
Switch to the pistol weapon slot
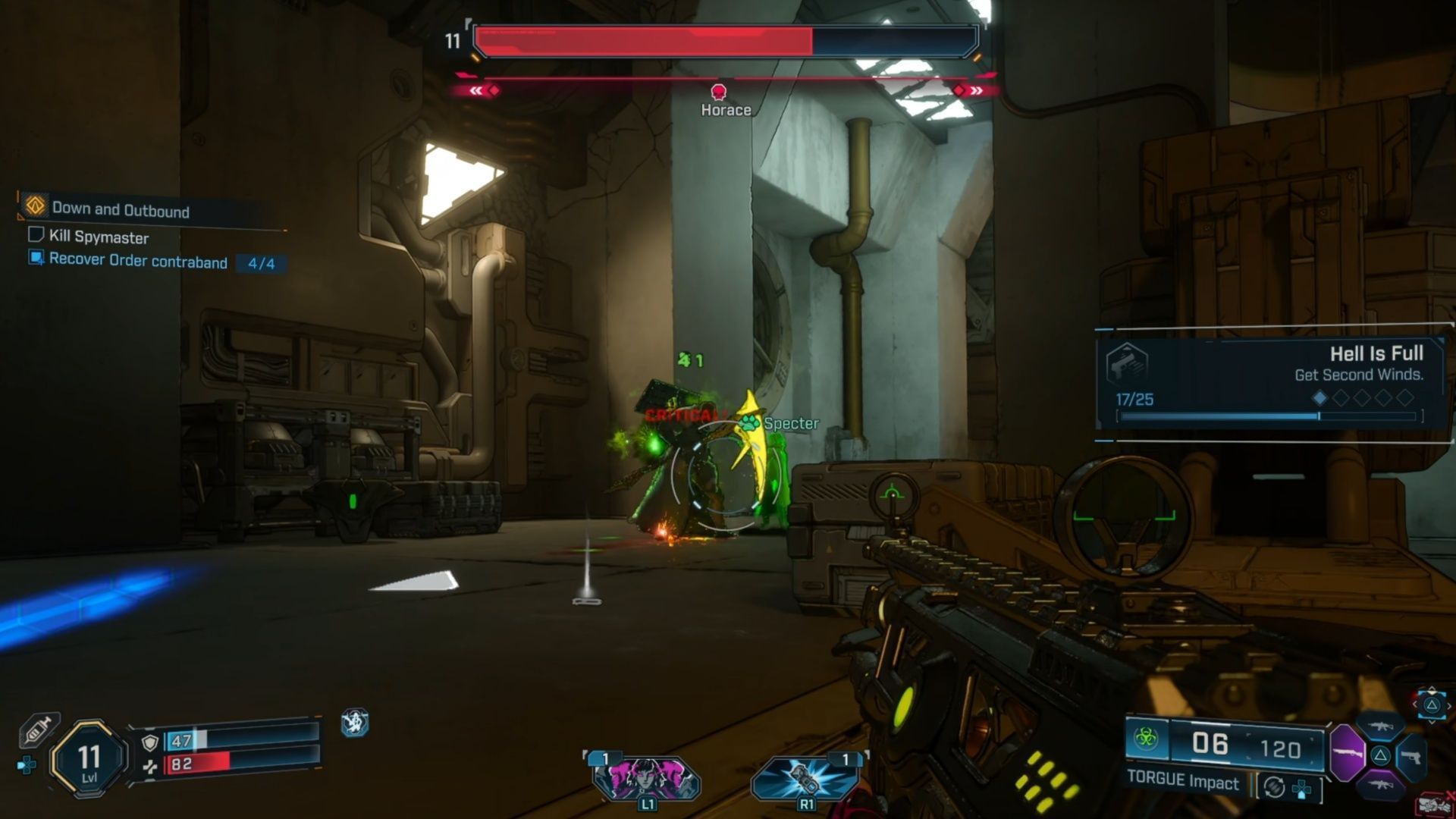pos(1410,757)
